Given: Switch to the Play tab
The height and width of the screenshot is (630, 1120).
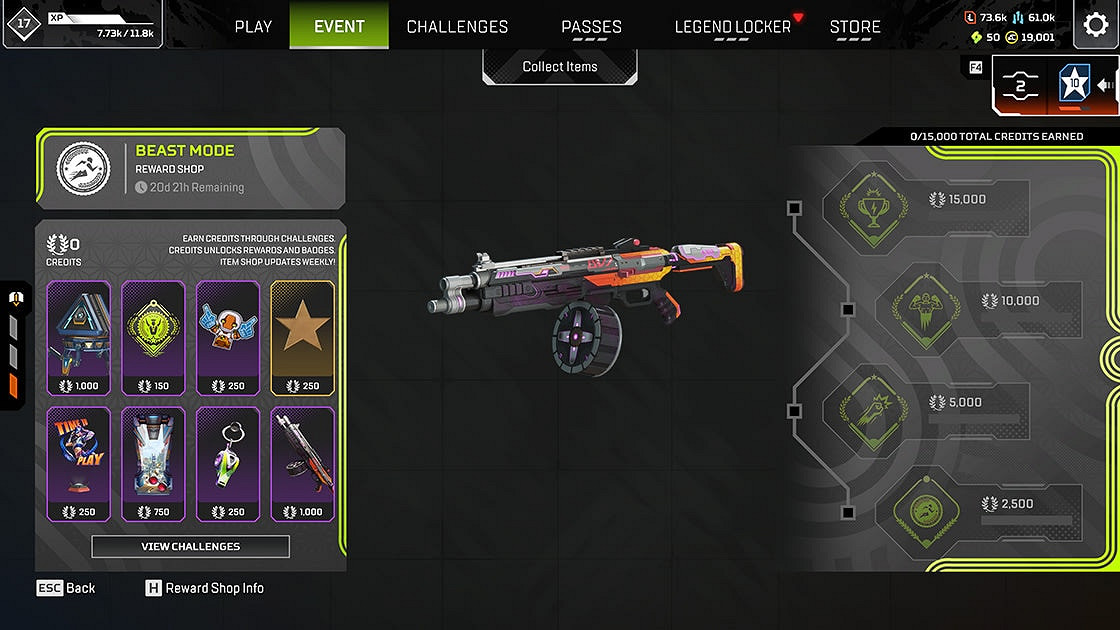Looking at the screenshot, I should pyautogui.click(x=253, y=27).
